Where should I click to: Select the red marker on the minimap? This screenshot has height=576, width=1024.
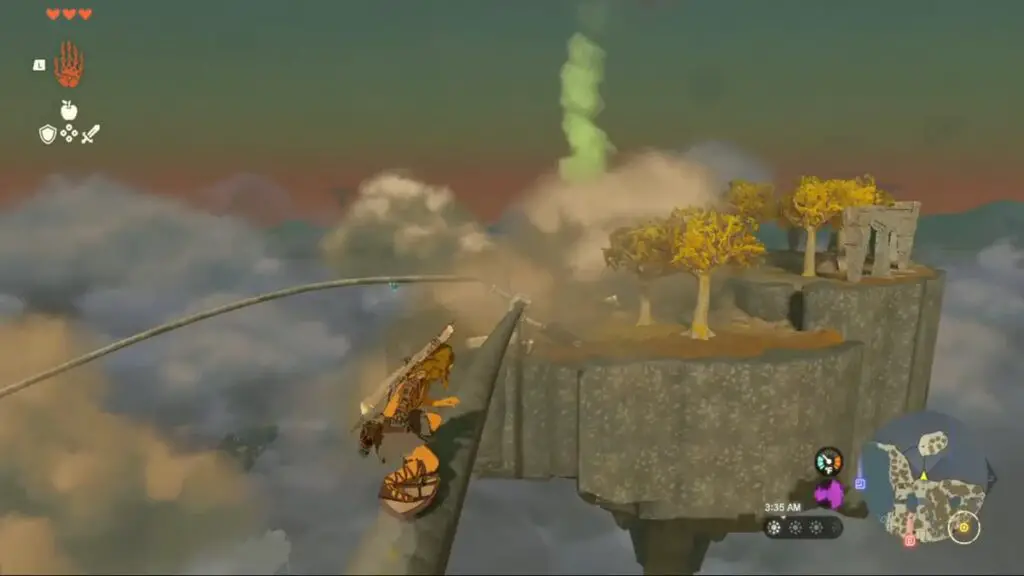(909, 540)
